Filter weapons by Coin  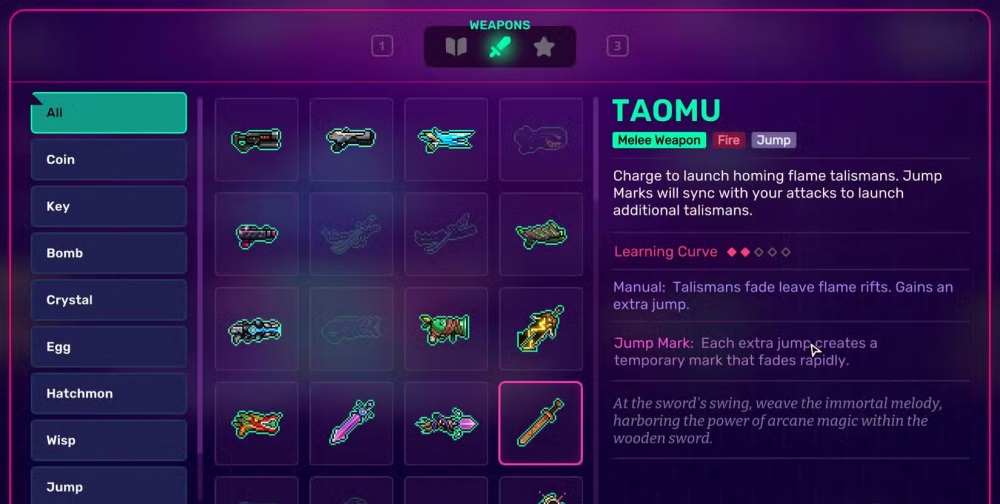click(x=108, y=160)
